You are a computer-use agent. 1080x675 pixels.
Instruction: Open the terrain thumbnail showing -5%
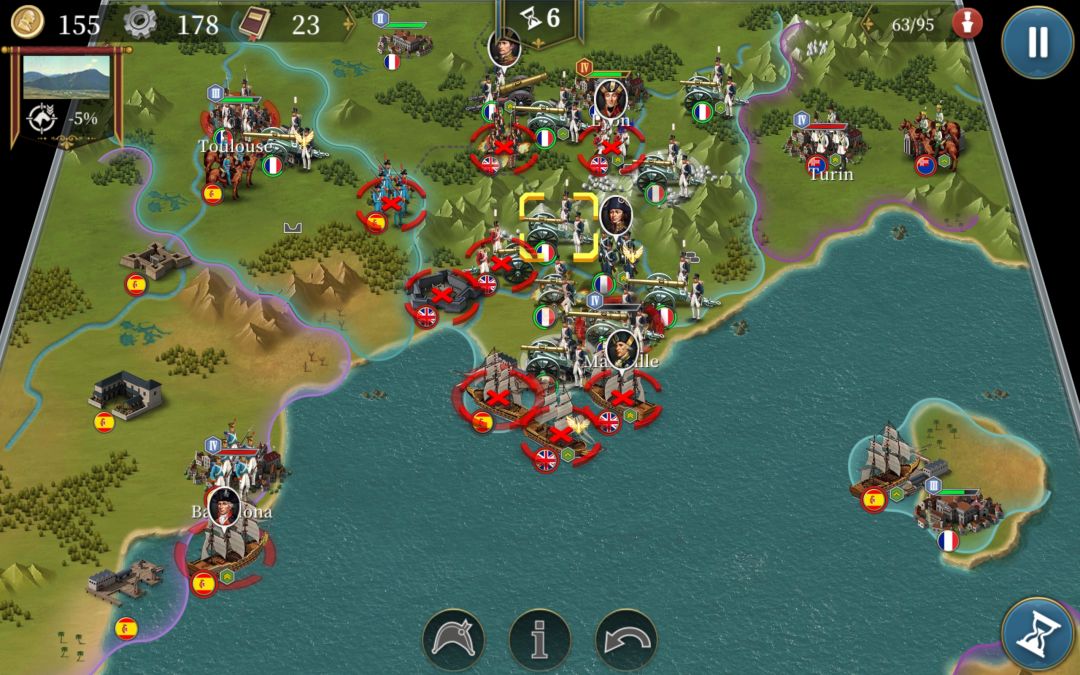(66, 77)
